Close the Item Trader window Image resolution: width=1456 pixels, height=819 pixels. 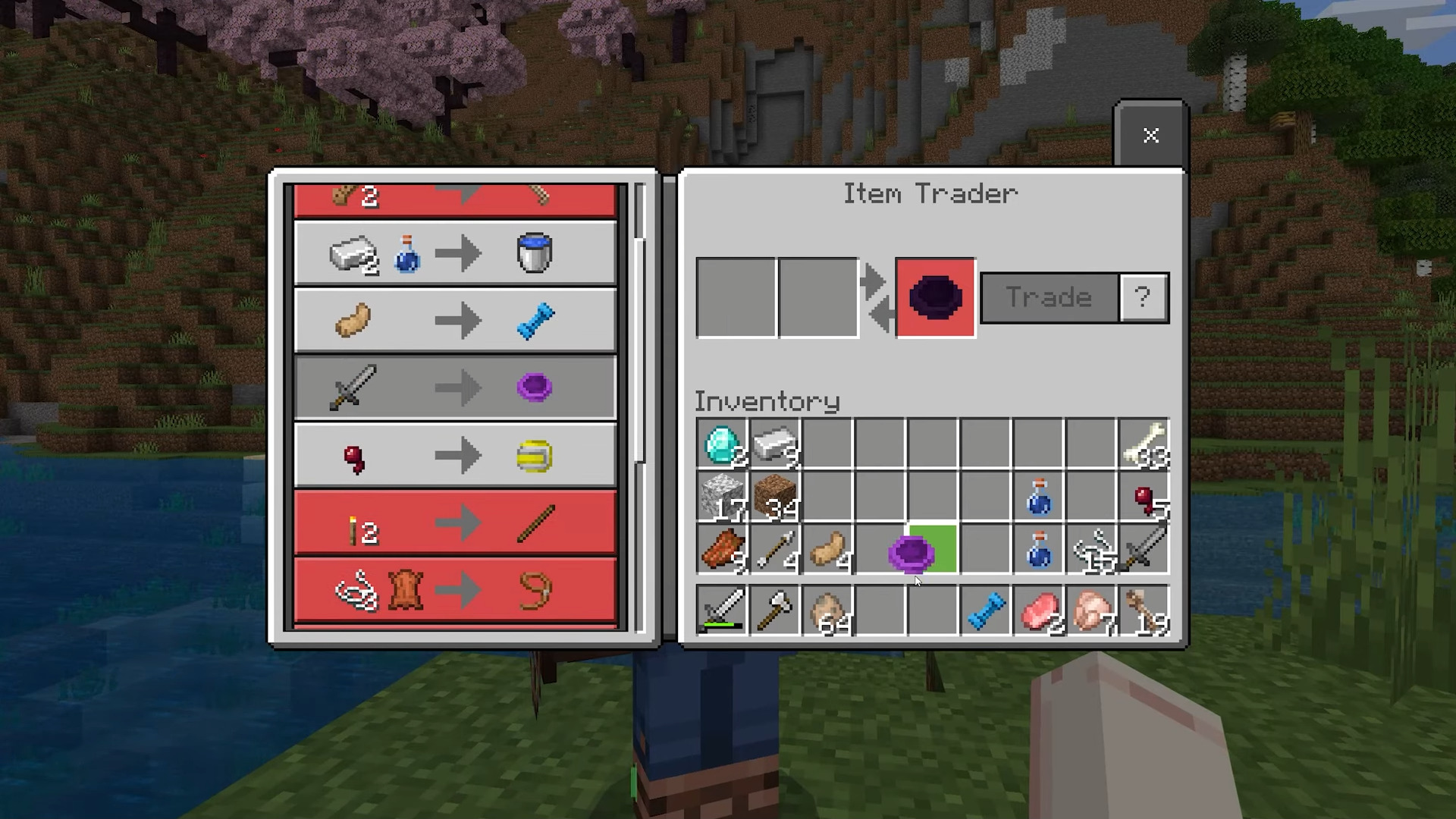click(1150, 135)
